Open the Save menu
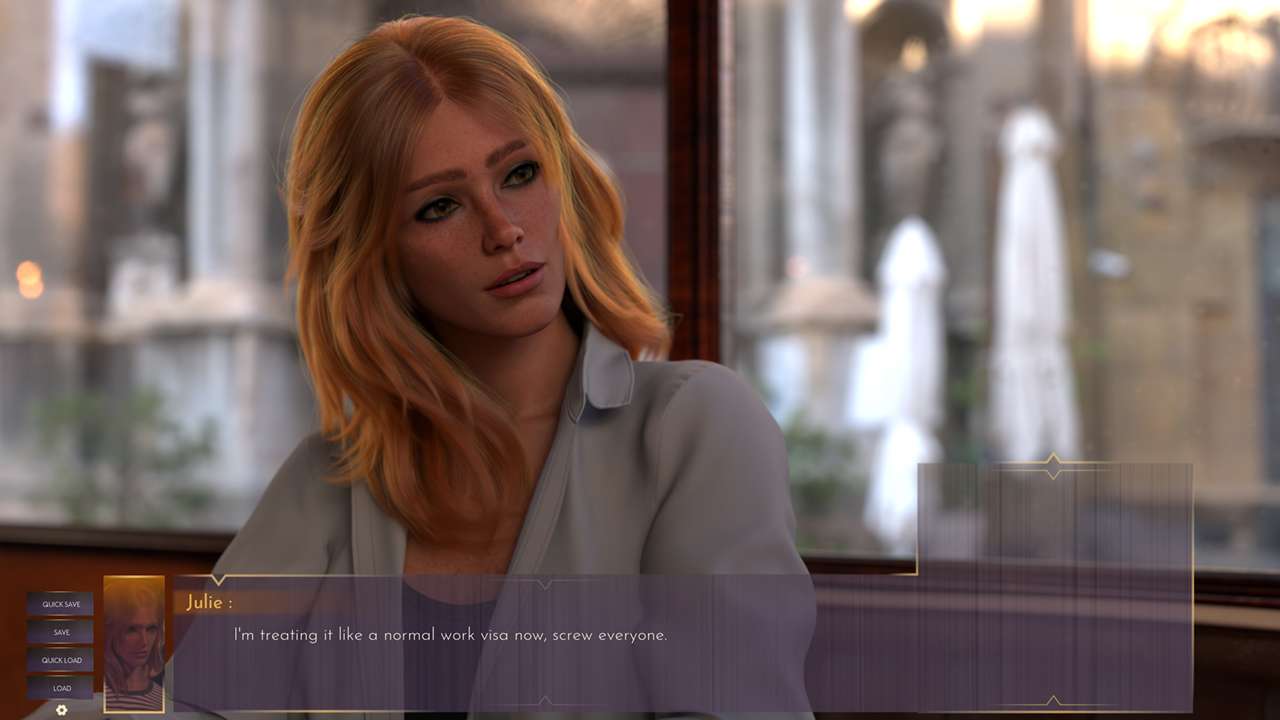1280x720 pixels. (x=60, y=632)
